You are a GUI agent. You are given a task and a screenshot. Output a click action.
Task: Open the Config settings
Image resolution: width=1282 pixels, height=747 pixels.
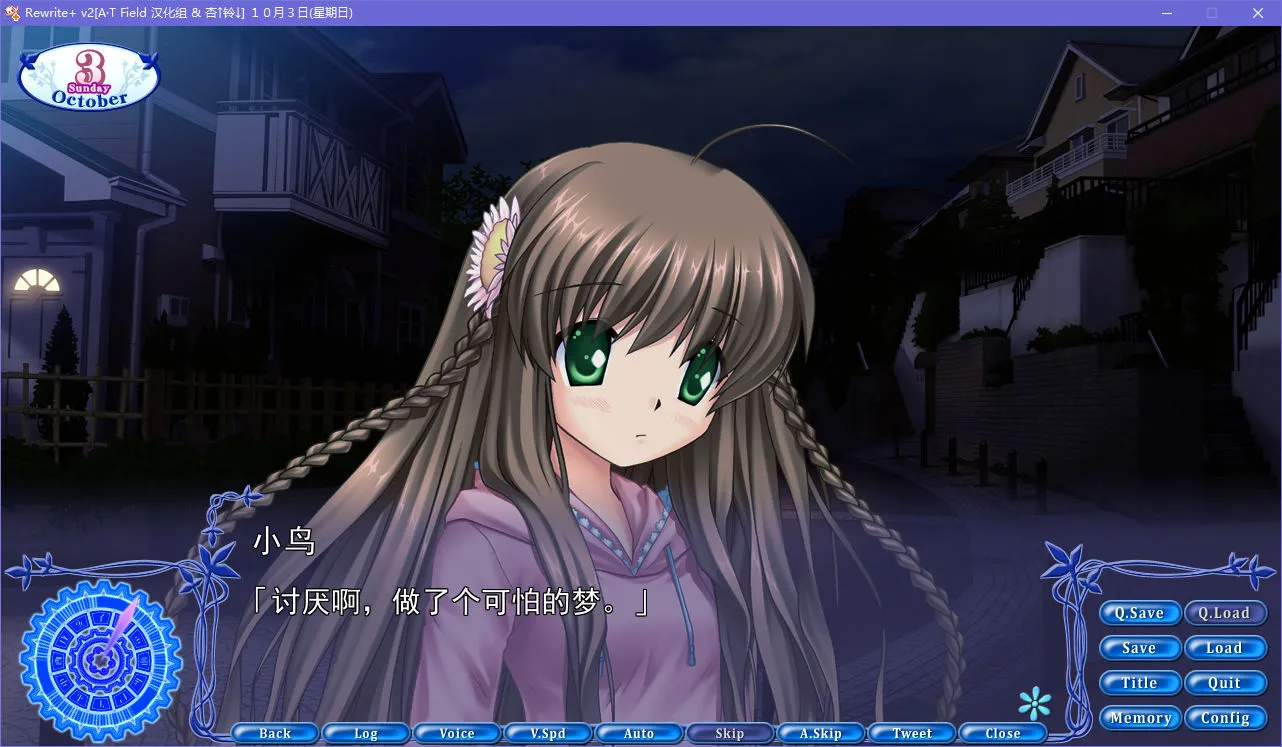pos(1226,718)
